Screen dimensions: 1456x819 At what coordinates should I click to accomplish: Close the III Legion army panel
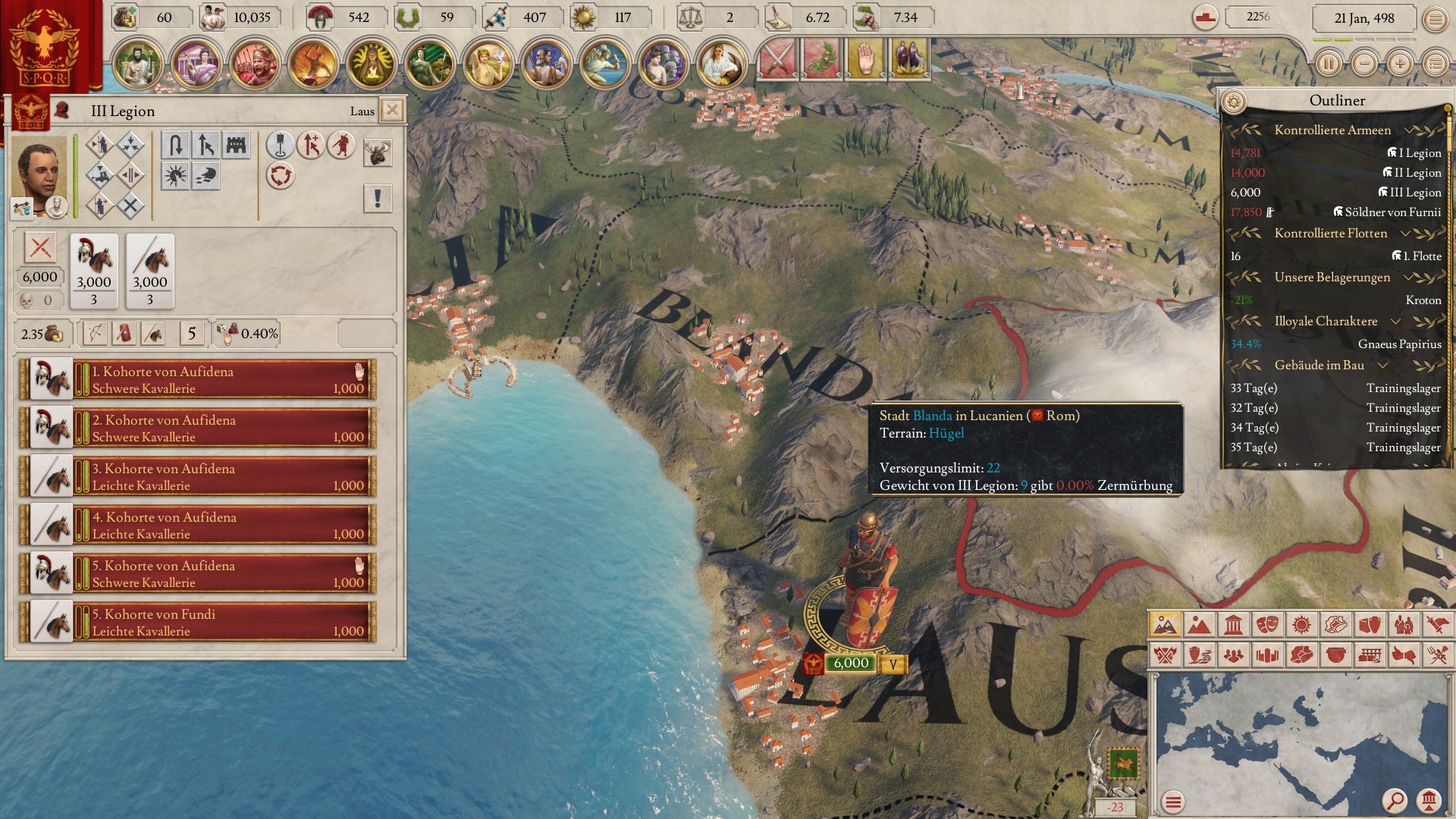pos(392,110)
